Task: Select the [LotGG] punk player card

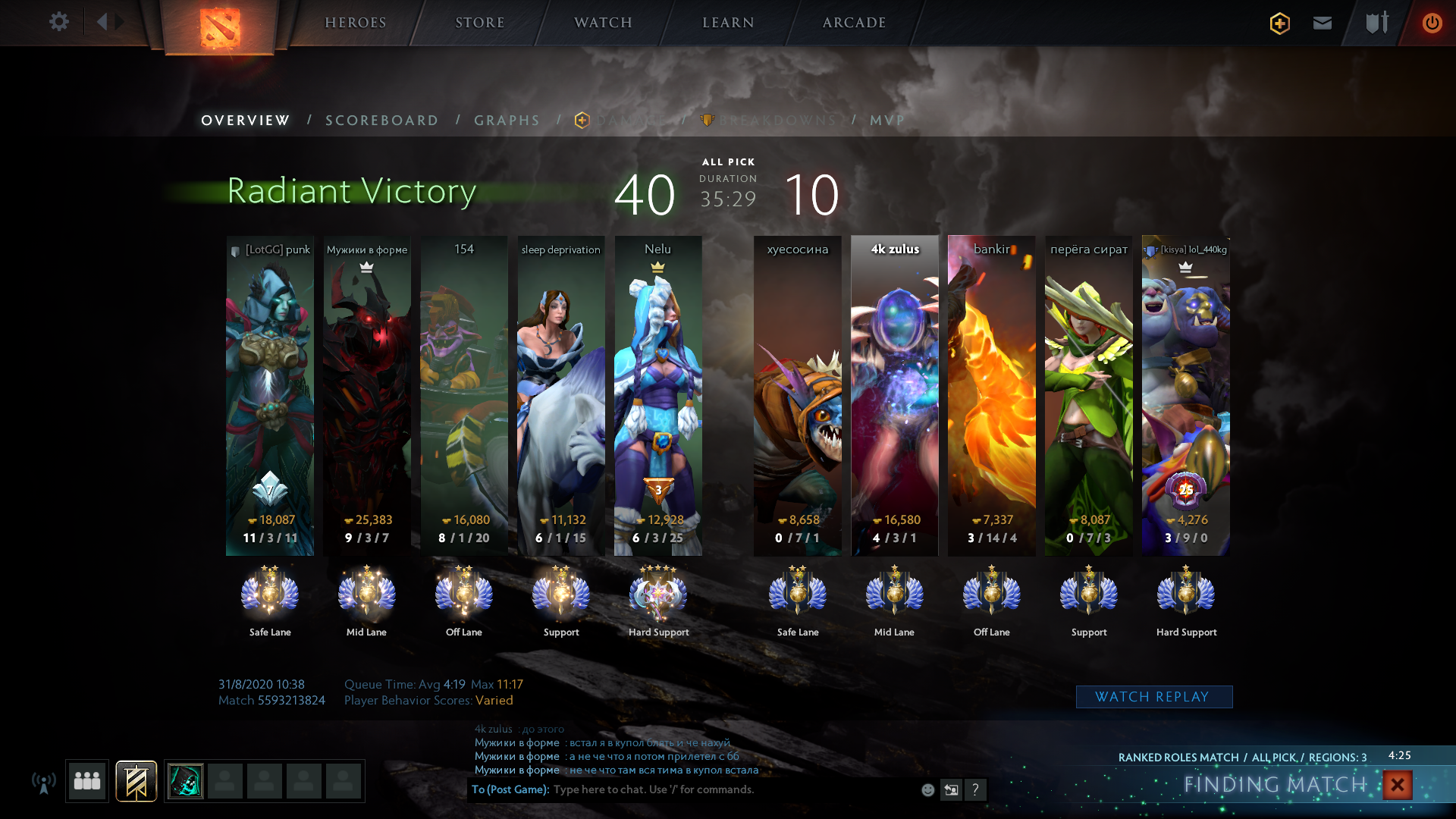Action: pos(270,395)
